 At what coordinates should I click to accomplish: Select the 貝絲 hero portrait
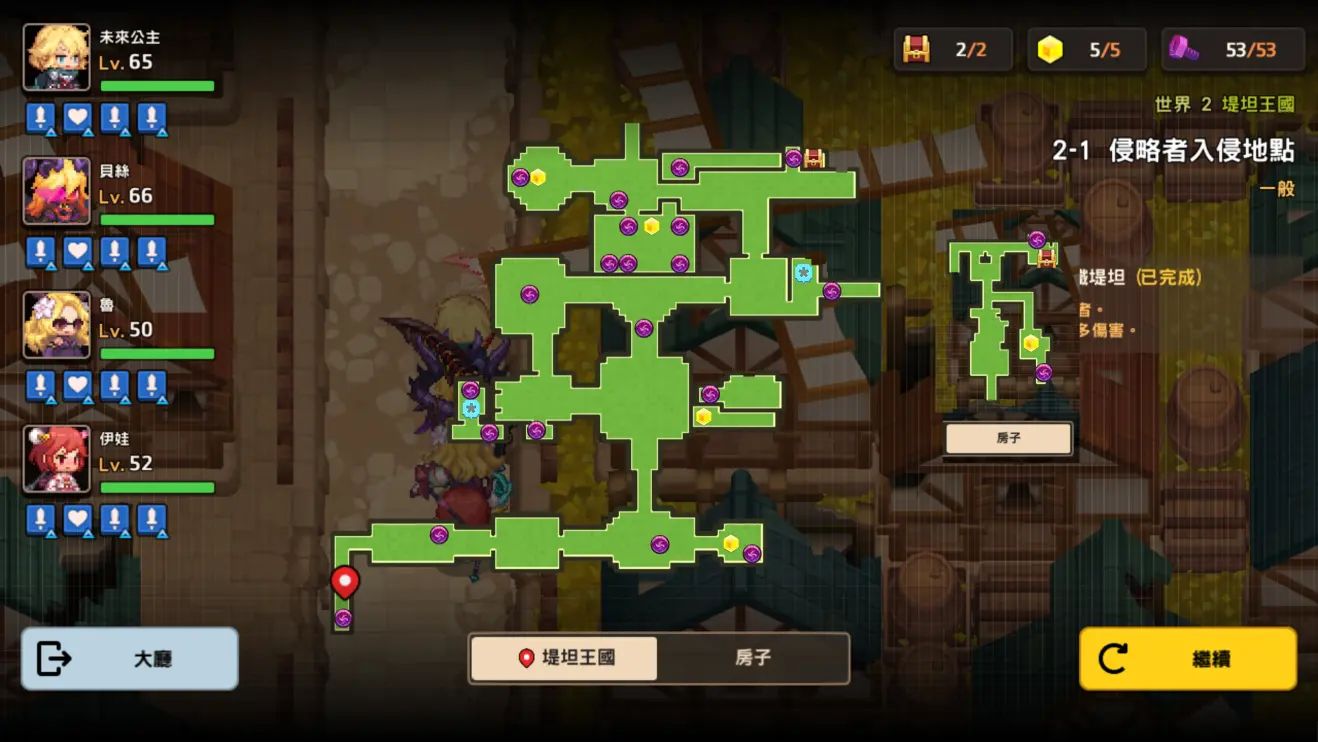pos(57,191)
